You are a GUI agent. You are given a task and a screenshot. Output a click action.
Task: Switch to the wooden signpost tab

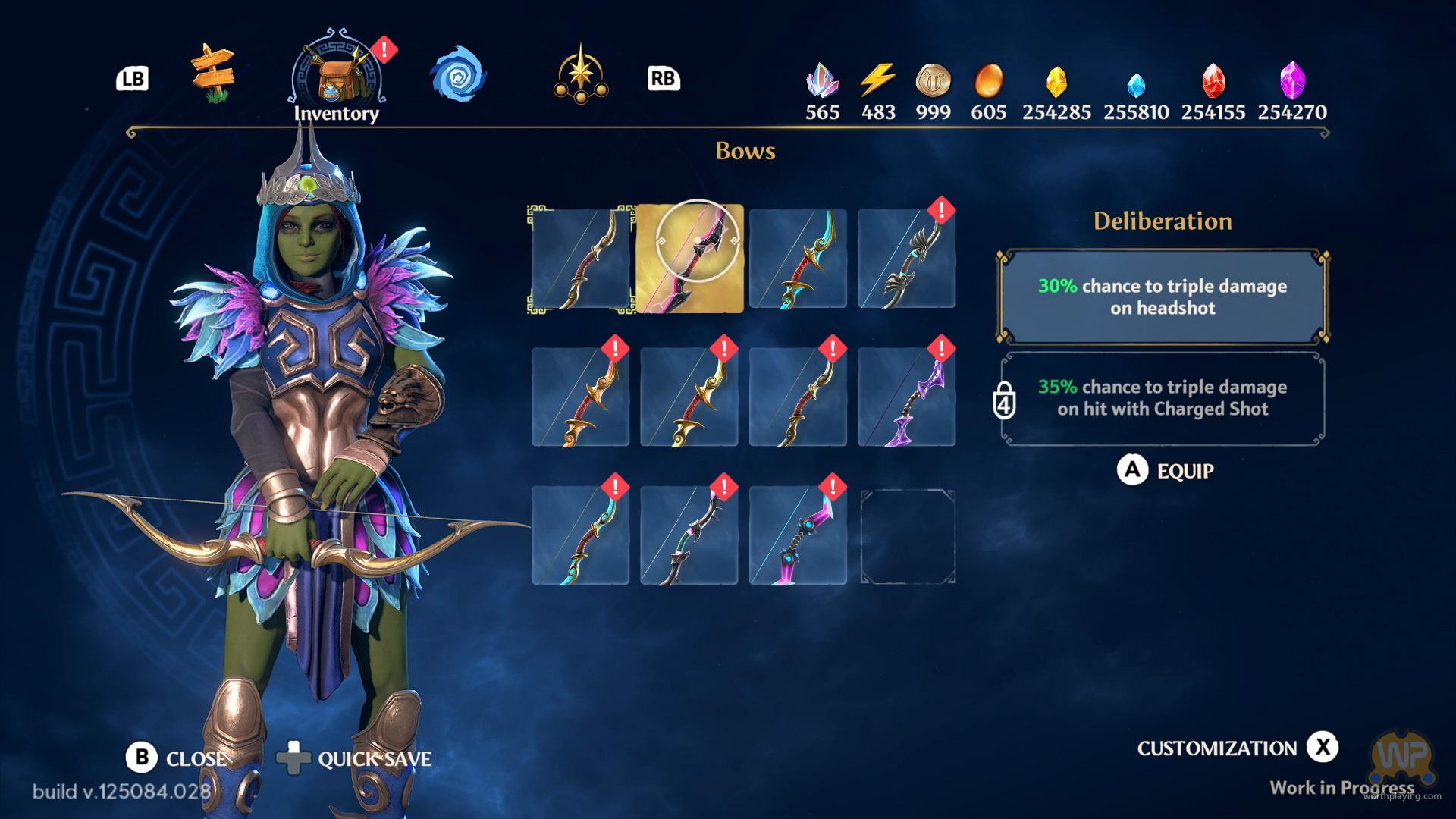(213, 74)
